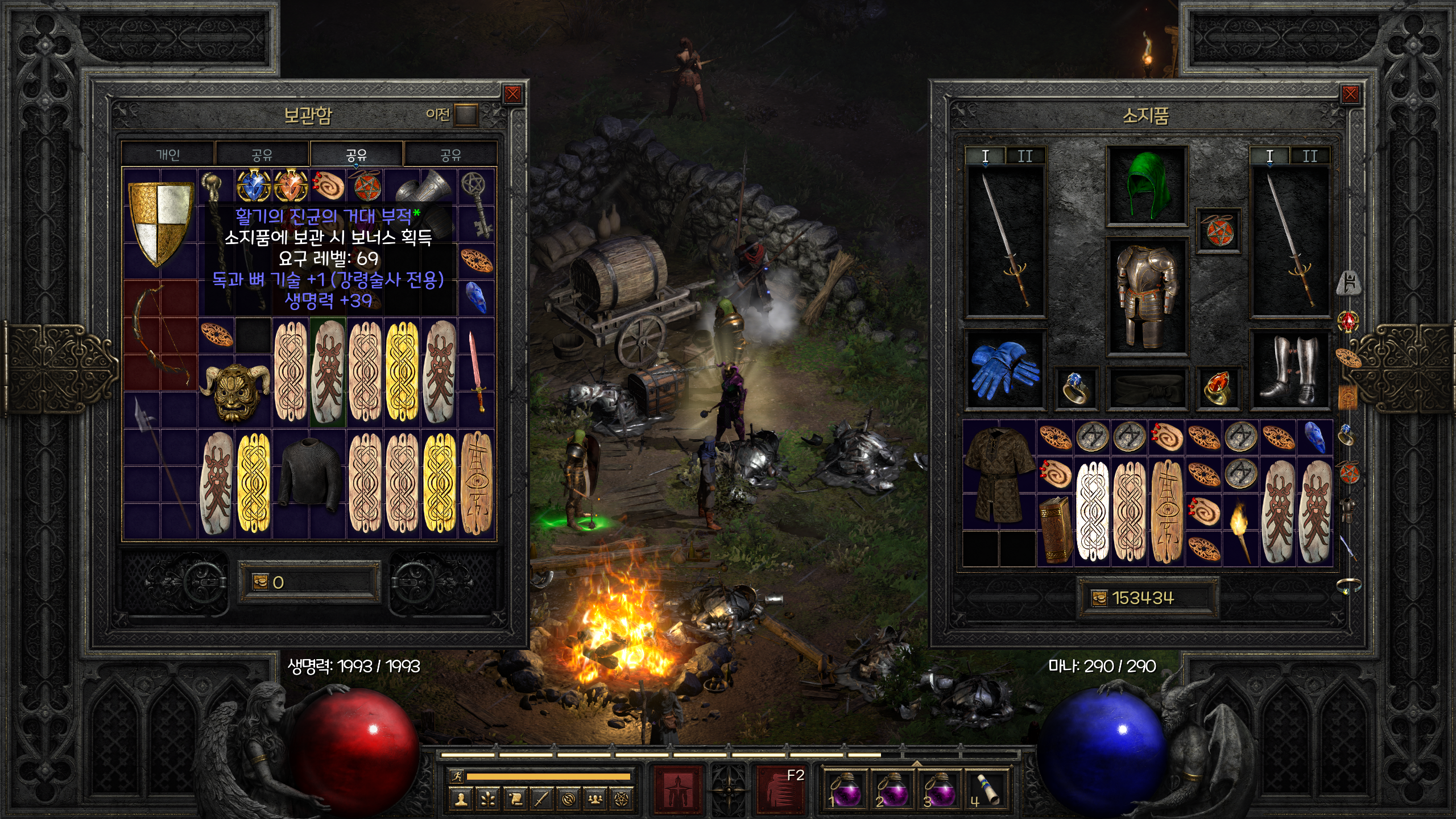1456x819 pixels.
Task: Switch to the 개인 personal stash tab
Action: [x=168, y=155]
